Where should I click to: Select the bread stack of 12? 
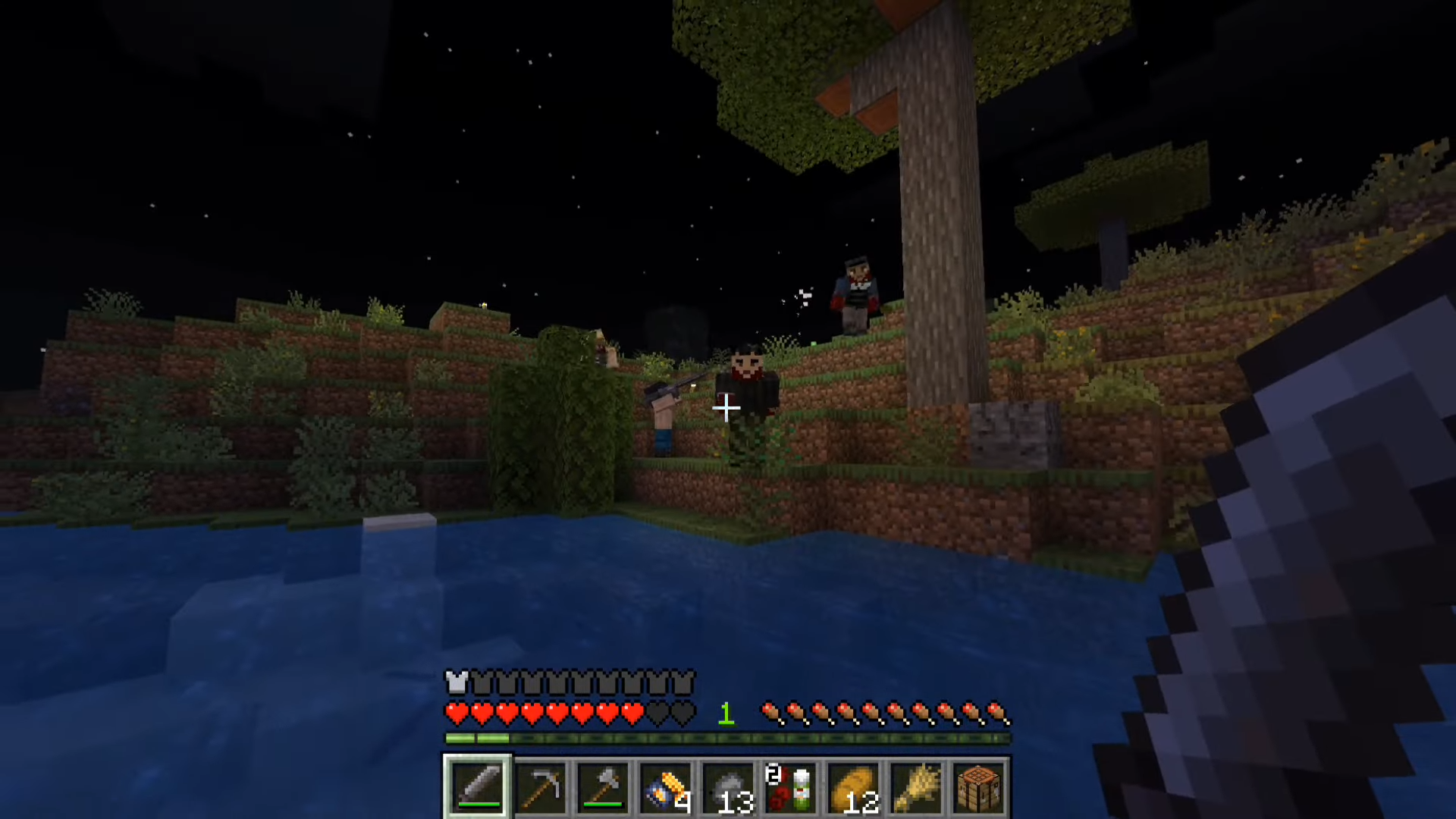[x=852, y=787]
